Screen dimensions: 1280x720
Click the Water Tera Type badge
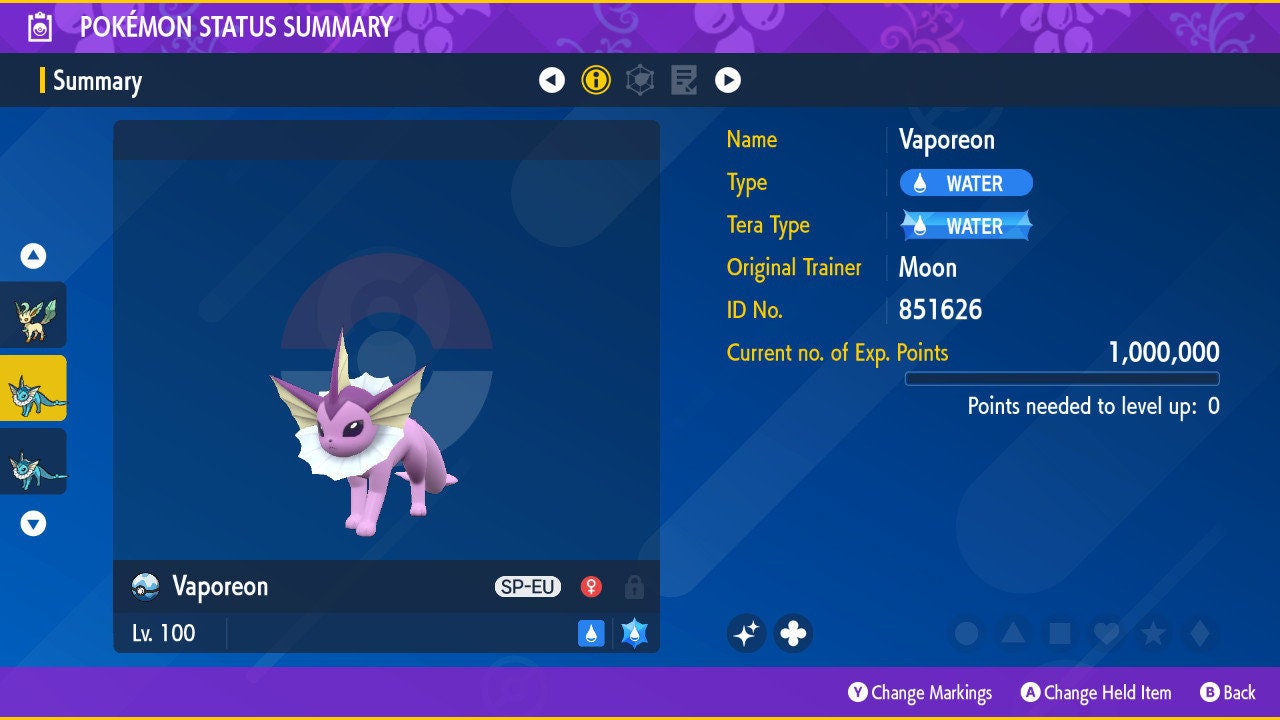[966, 226]
